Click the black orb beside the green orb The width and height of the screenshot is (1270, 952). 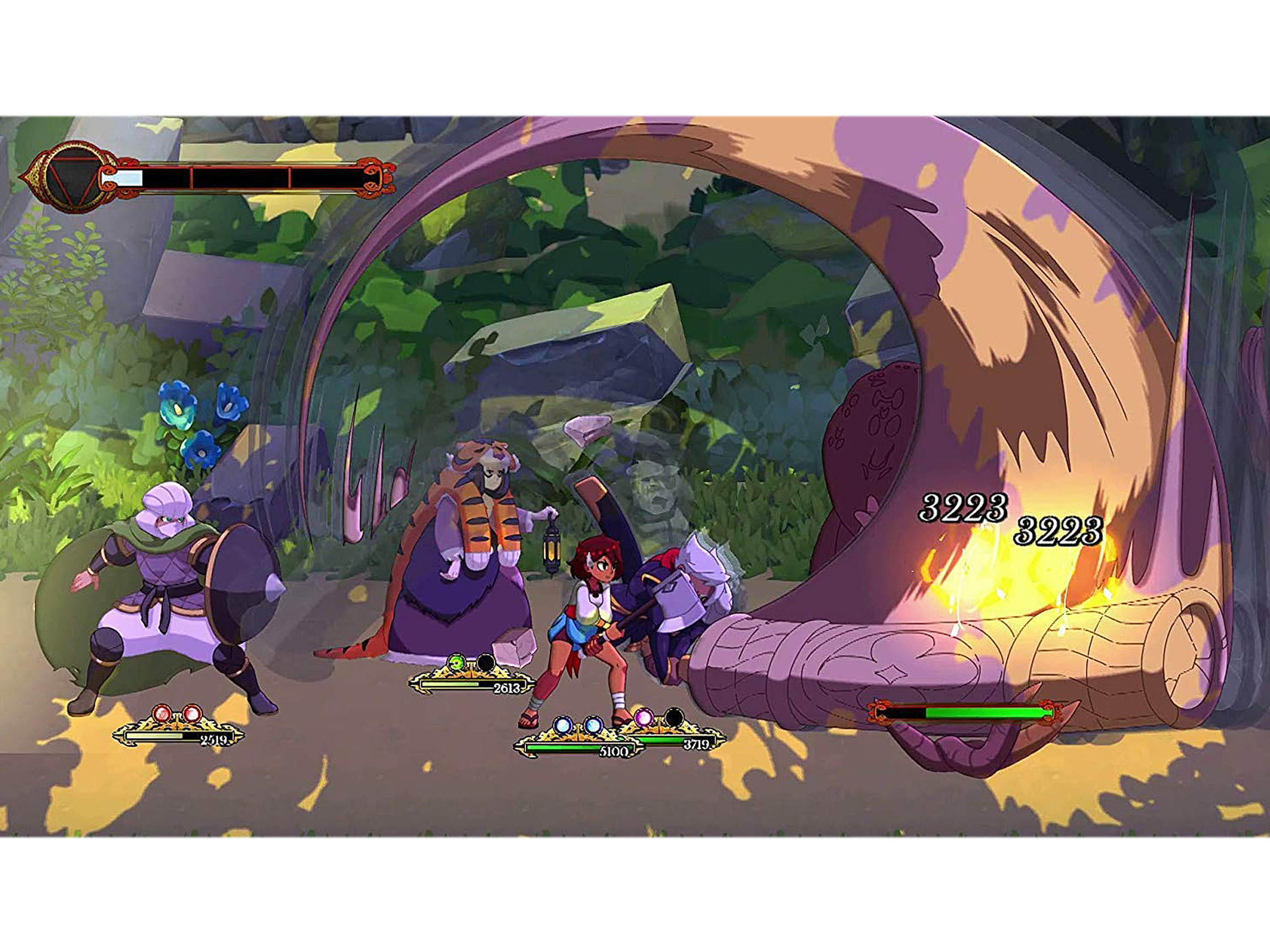(x=486, y=662)
